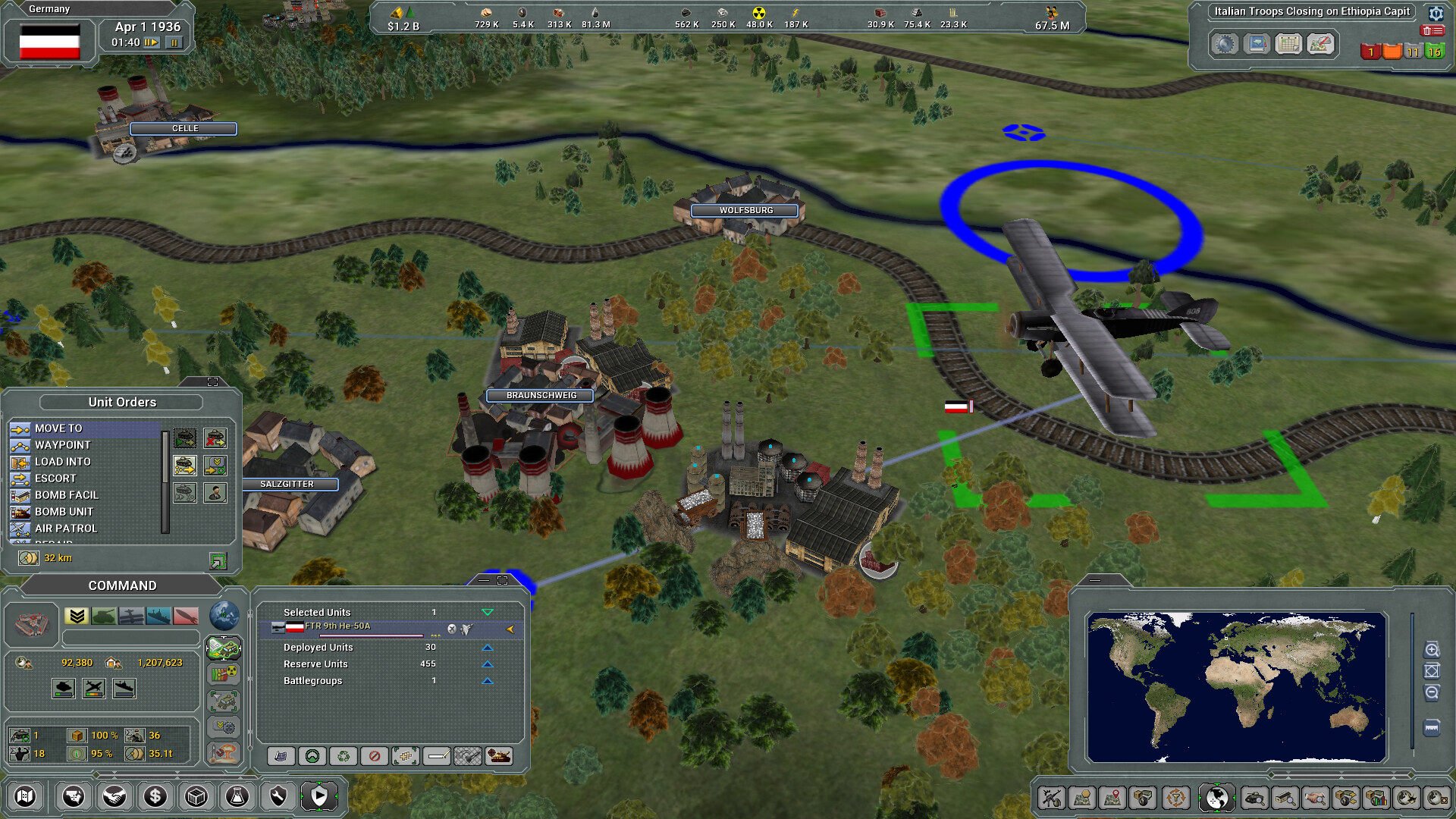Open the Production crate panel
This screenshot has width=1456, height=819.
point(196,796)
